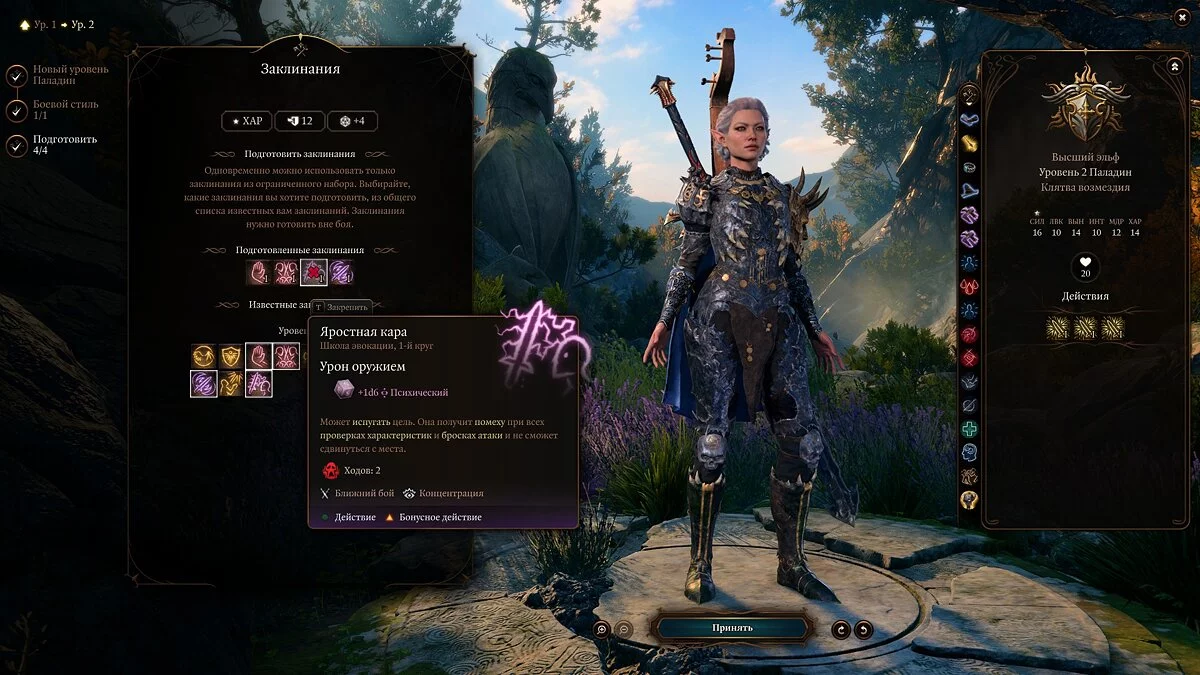This screenshot has width=1200, height=675.
Task: Click the heart hit points badge
Action: pyautogui.click(x=1085, y=267)
